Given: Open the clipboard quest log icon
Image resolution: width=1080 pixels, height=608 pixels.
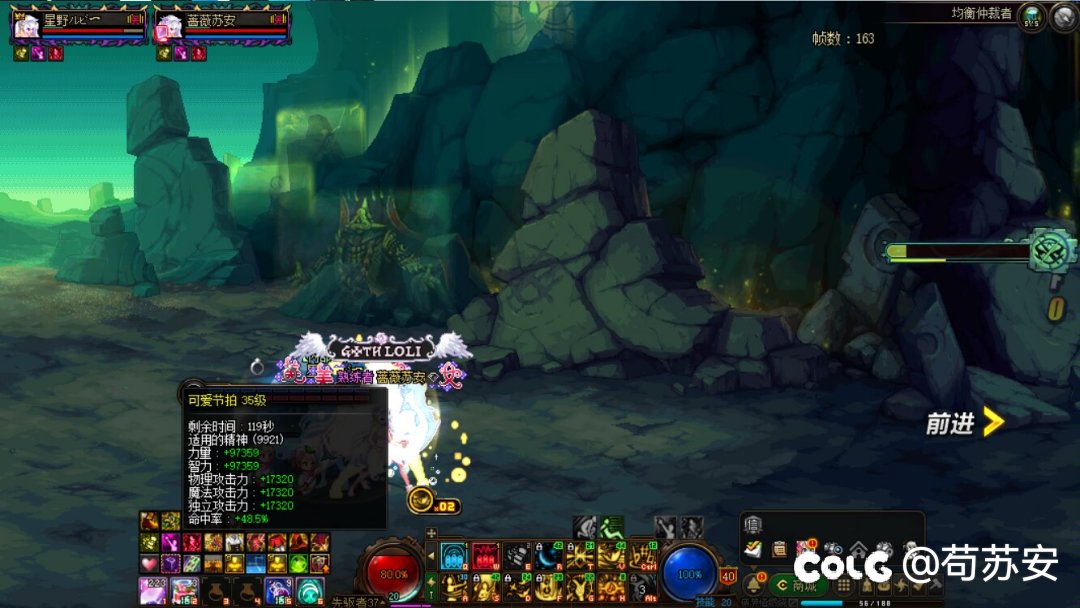Looking at the screenshot, I should (x=779, y=548).
